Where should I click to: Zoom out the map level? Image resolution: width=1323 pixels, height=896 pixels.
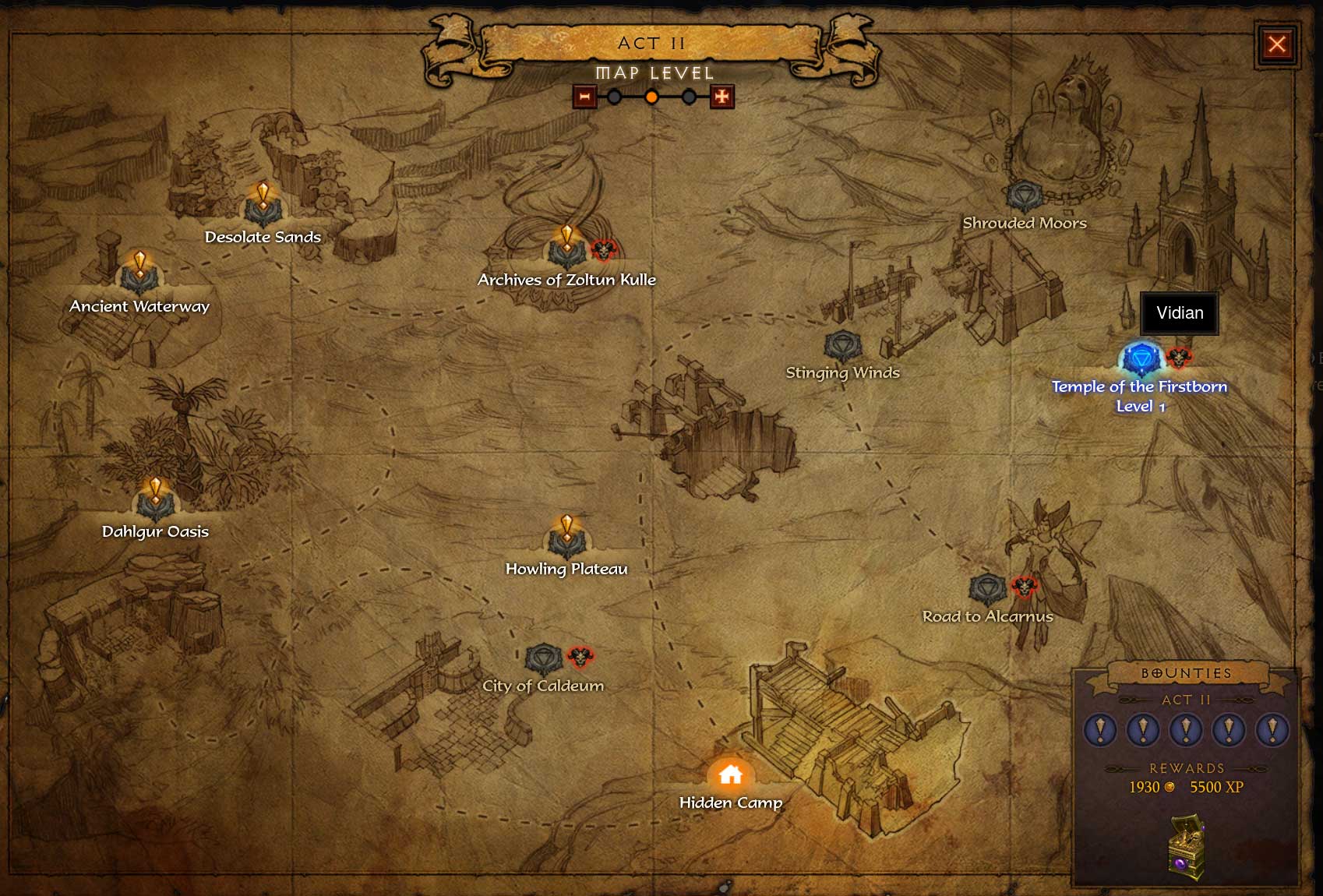pos(584,97)
